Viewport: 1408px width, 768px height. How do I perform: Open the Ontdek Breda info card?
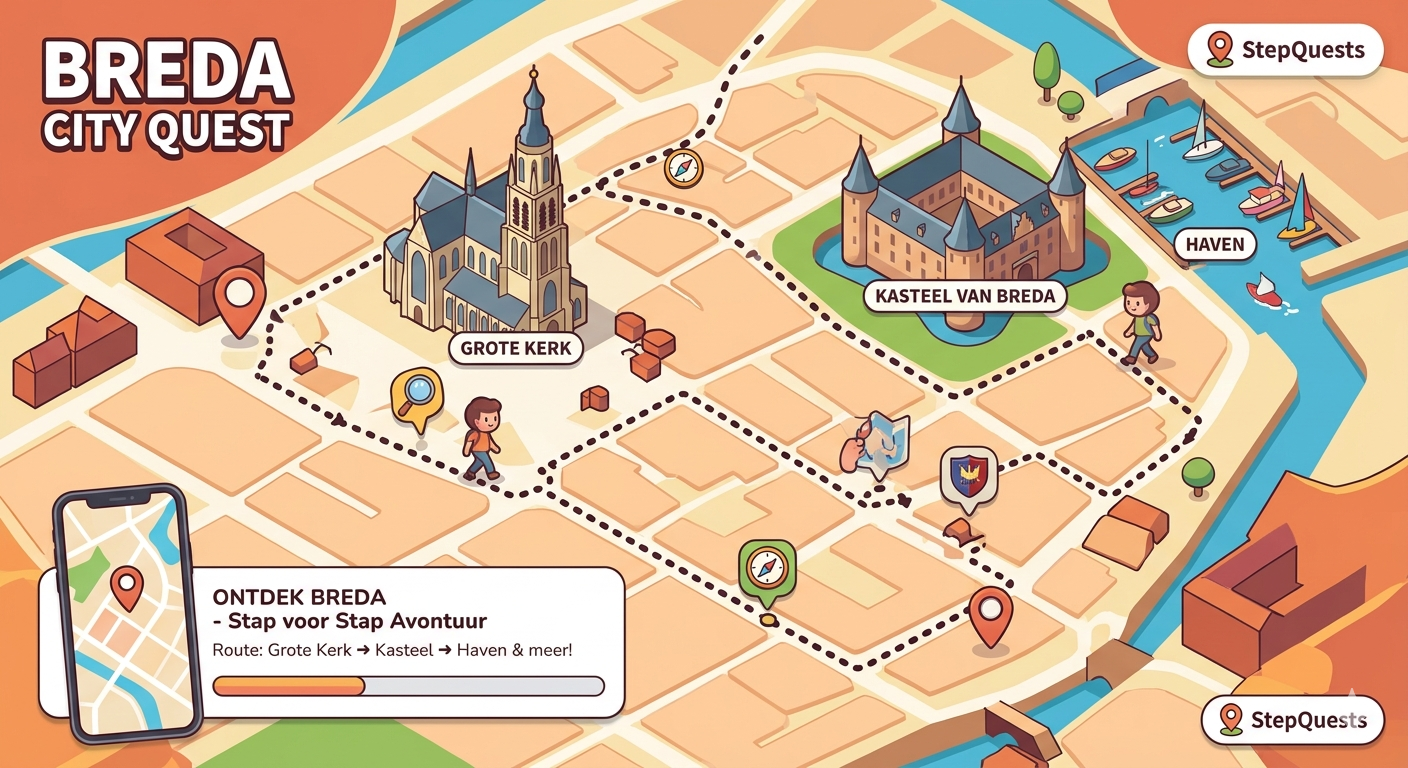(410, 640)
